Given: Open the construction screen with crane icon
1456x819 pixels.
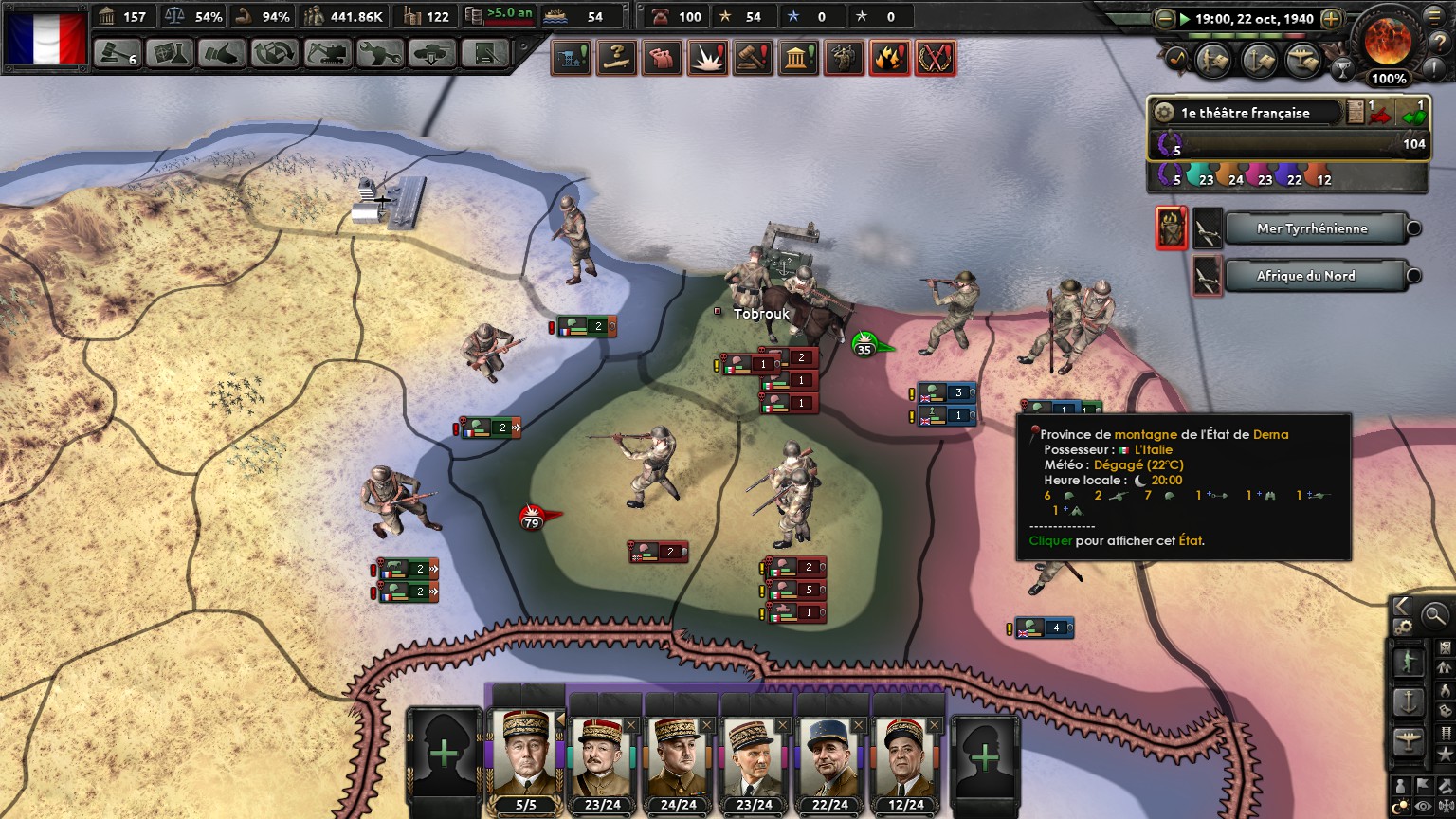Looking at the screenshot, I should pos(327,53).
